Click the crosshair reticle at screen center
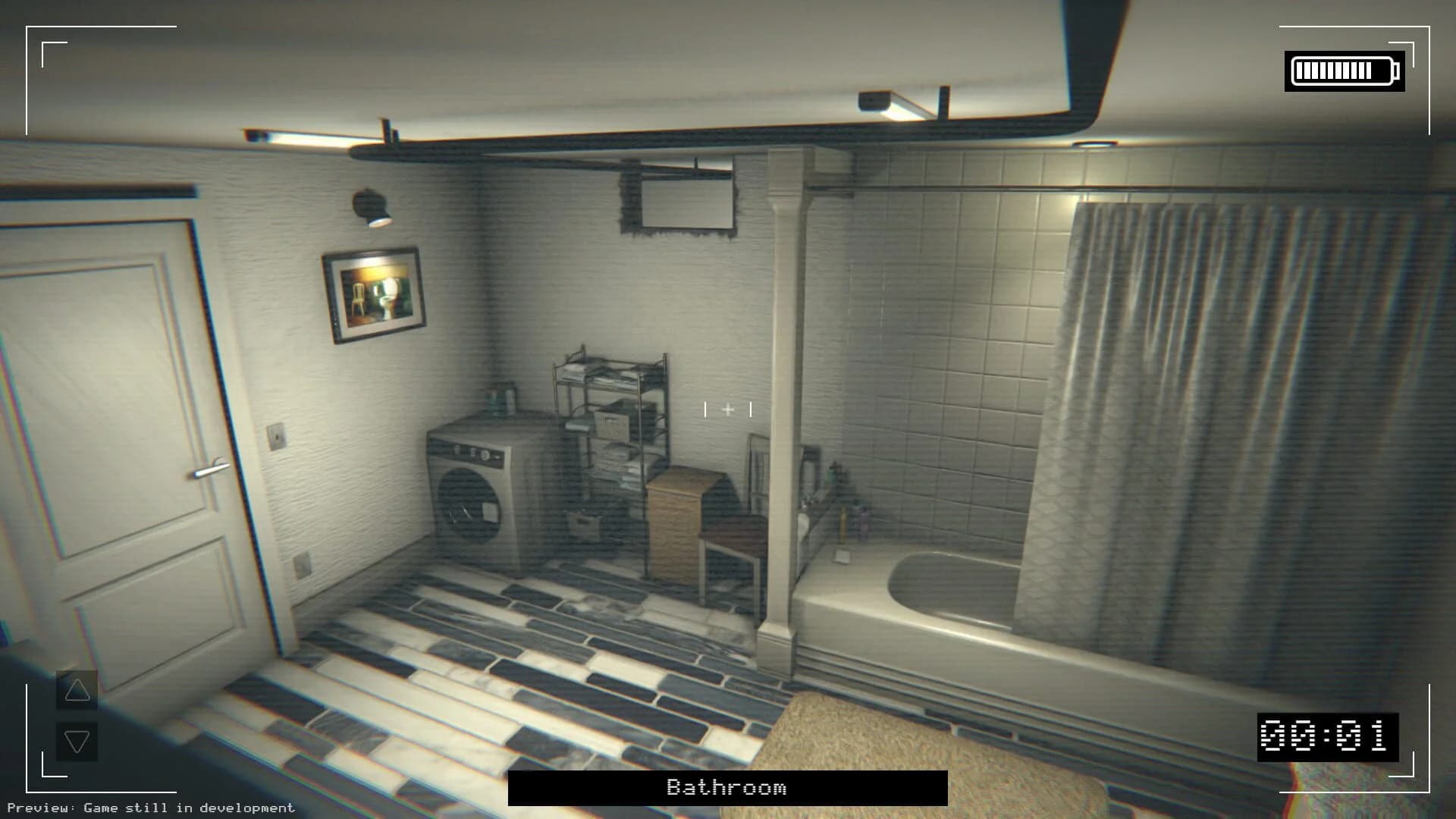This screenshot has height=819, width=1456. coord(728,409)
